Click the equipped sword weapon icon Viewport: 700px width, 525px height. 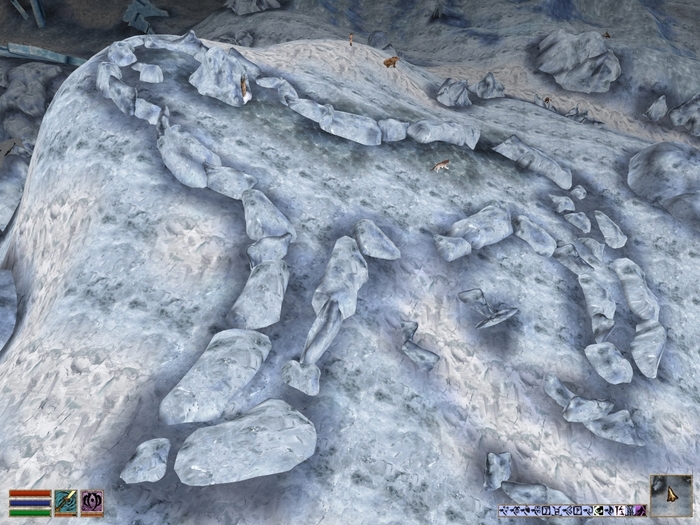tap(66, 502)
